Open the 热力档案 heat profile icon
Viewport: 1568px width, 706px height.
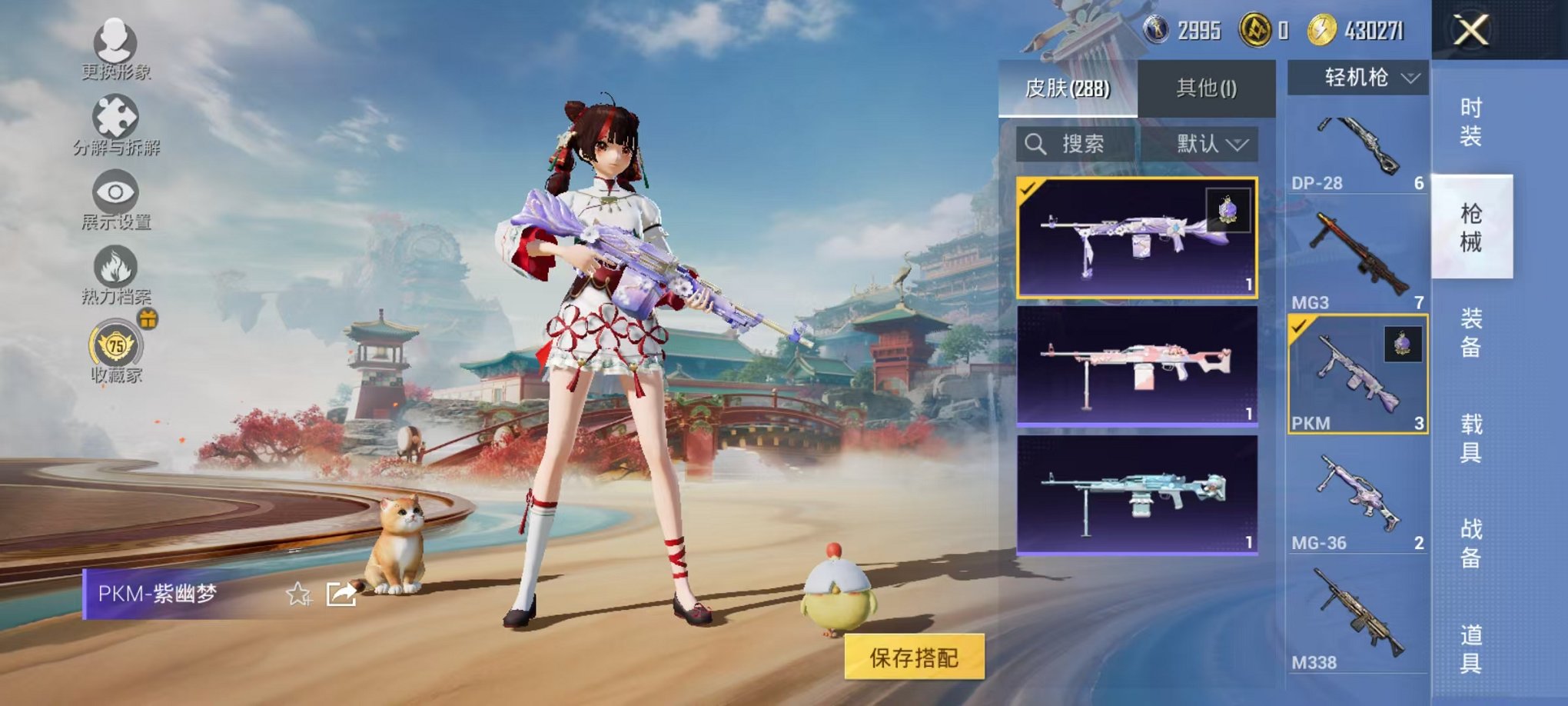pos(114,265)
